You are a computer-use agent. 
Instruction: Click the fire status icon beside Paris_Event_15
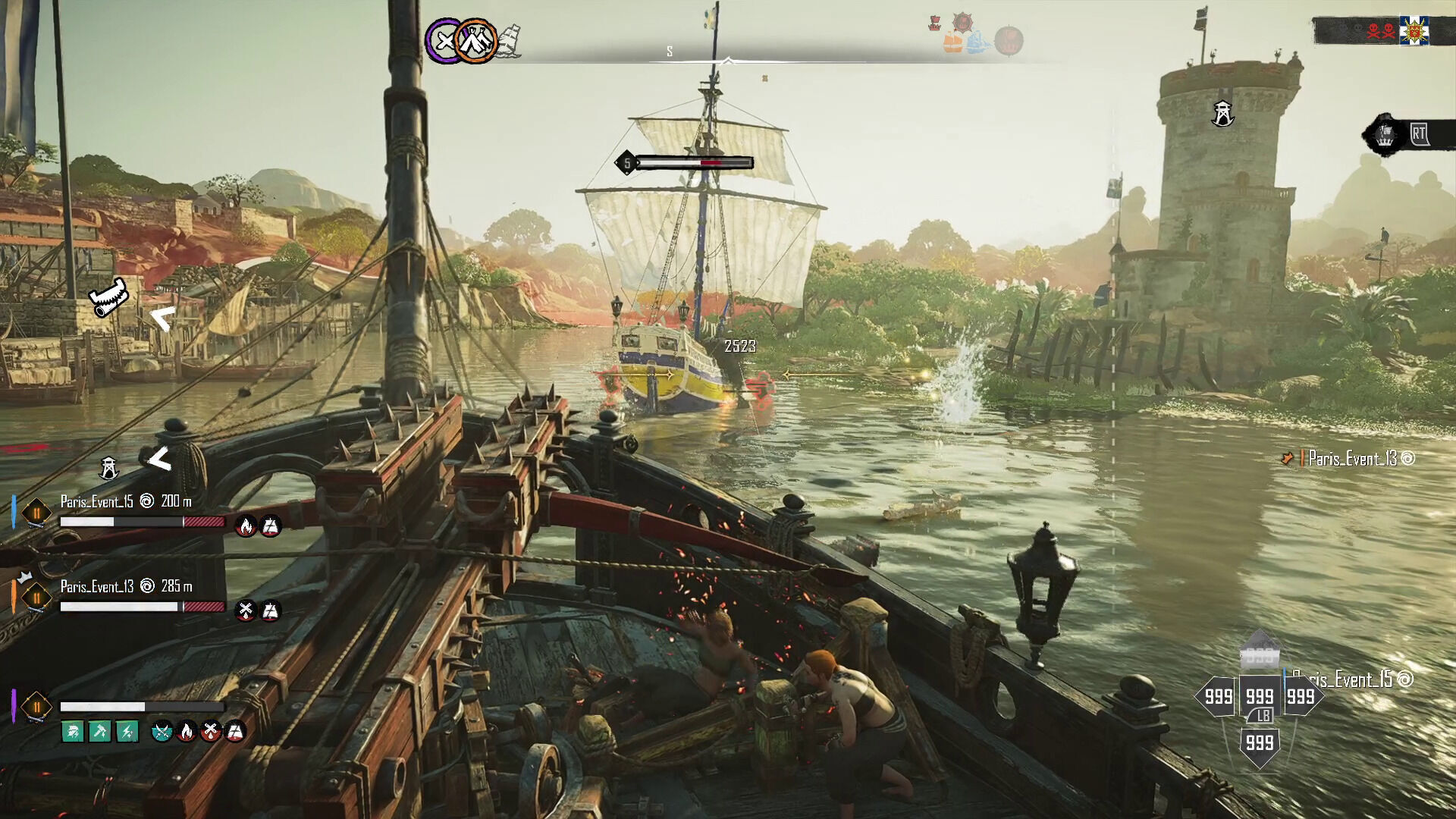coord(246,526)
